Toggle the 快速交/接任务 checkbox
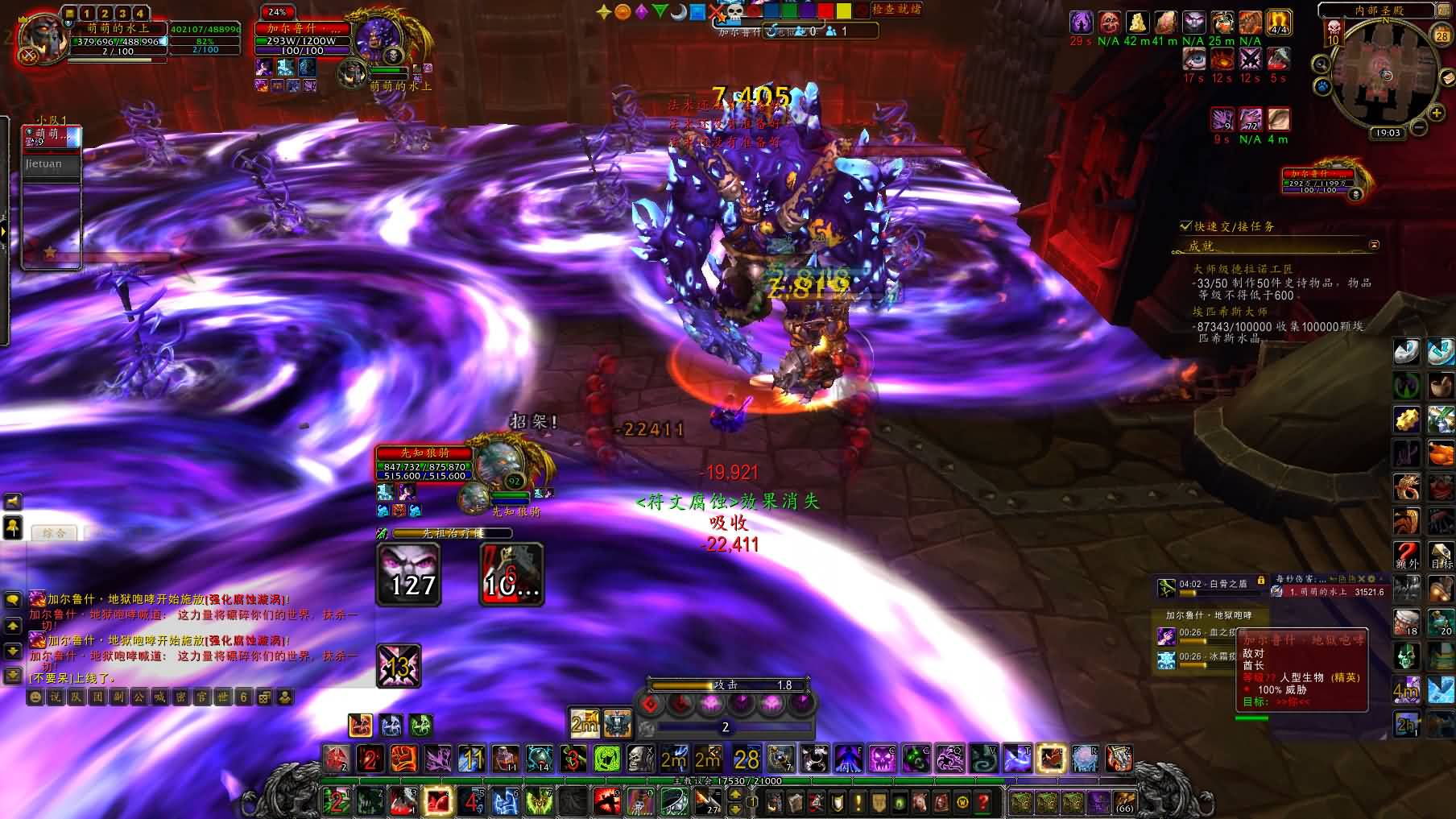The height and width of the screenshot is (819, 1456). 1185,226
